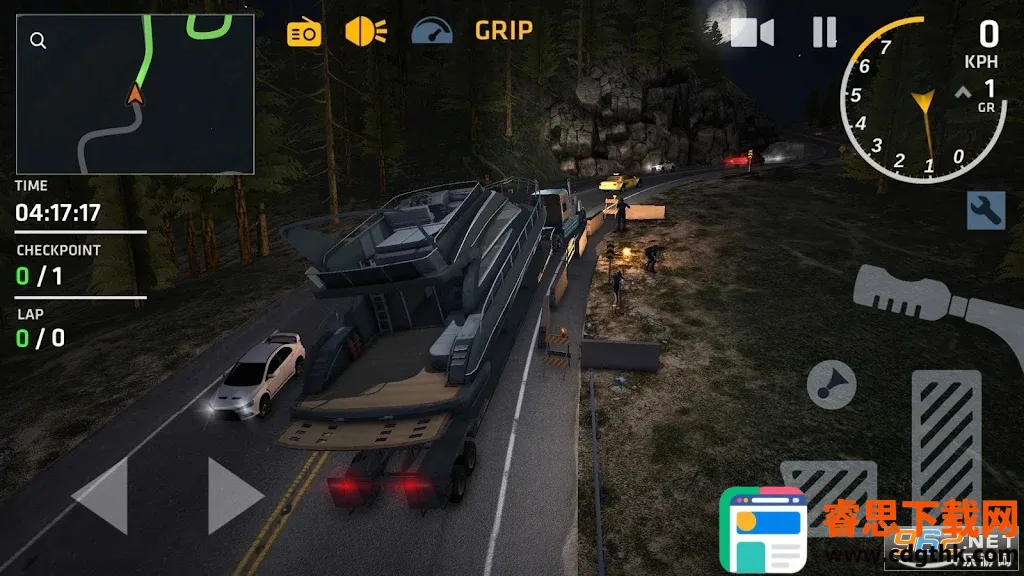The image size is (1024, 576).
Task: Steer left with the left arrow
Action: (101, 495)
